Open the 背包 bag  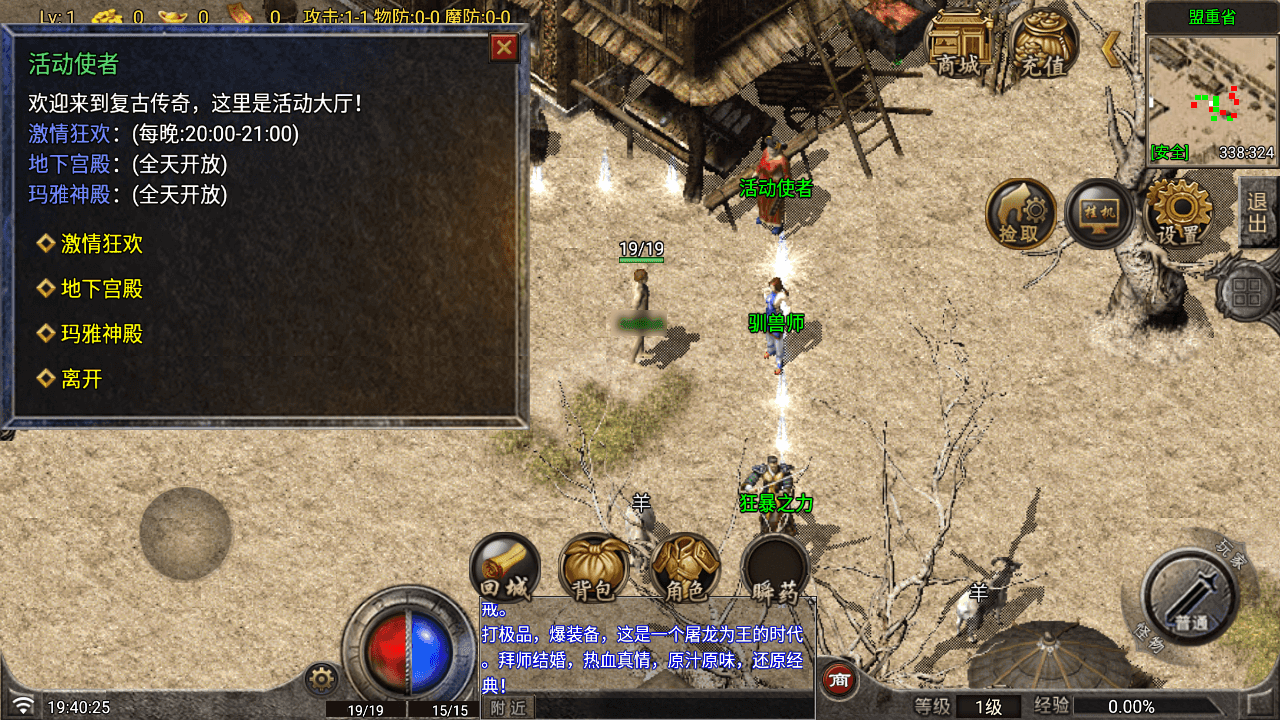point(593,568)
